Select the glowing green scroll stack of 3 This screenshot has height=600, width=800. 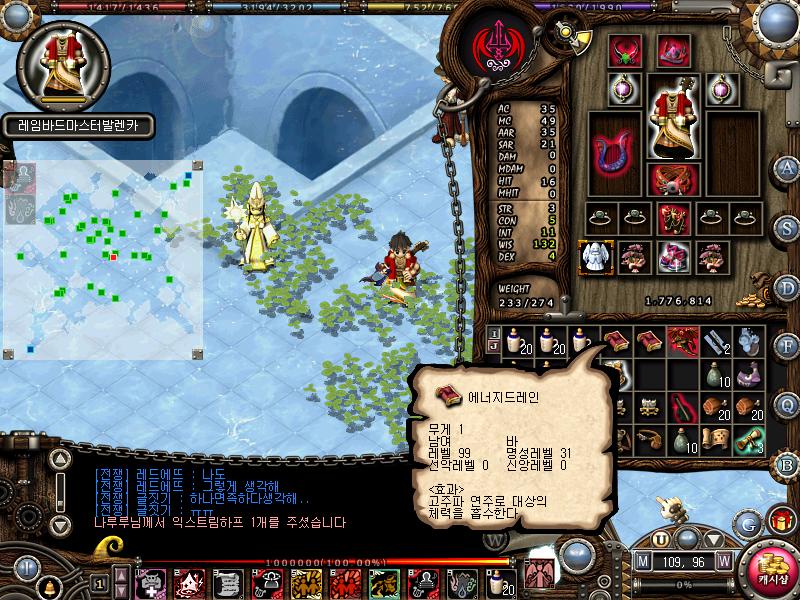point(750,439)
